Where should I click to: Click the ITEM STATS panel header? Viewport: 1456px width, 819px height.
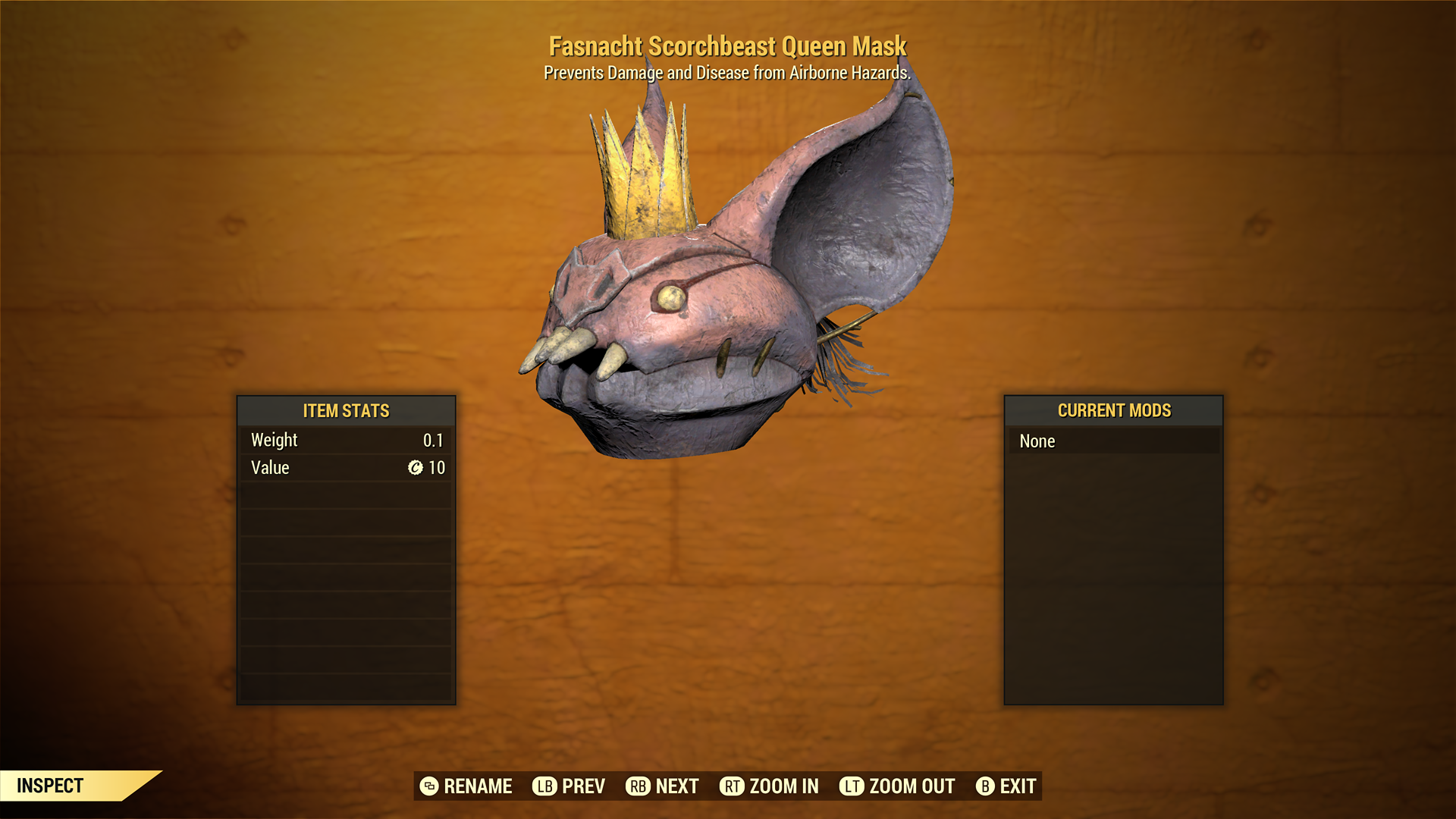(x=346, y=411)
